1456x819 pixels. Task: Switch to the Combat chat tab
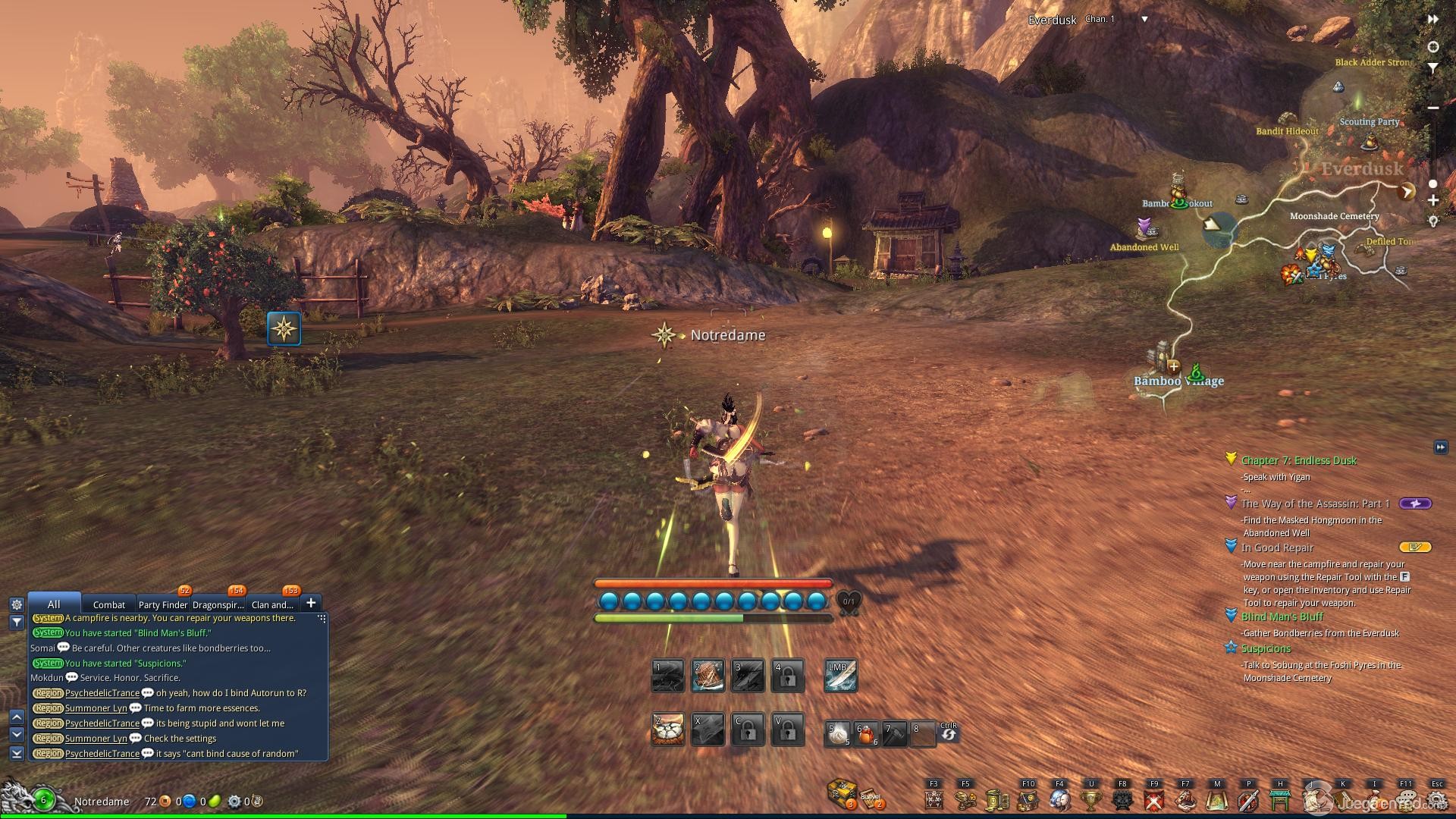click(108, 604)
